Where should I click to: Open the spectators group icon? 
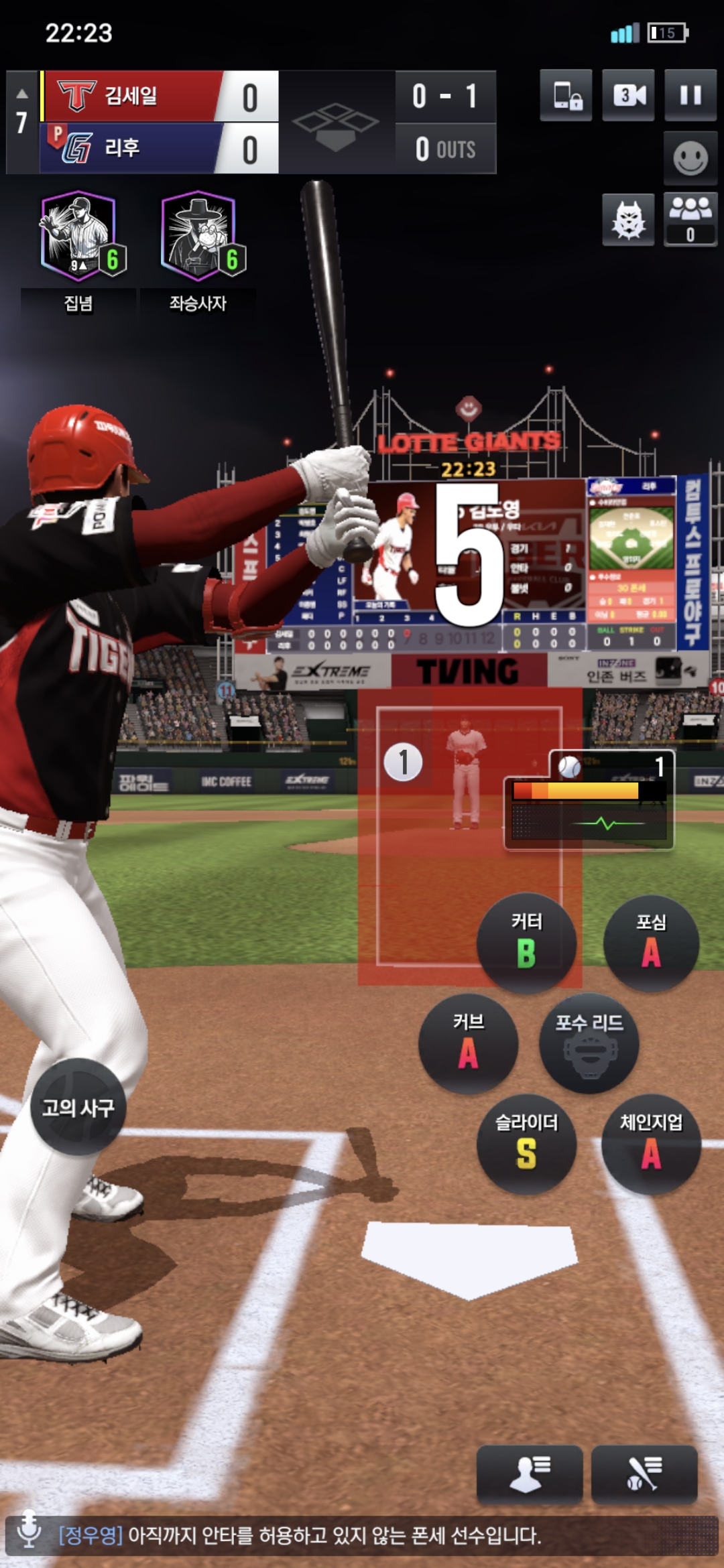coord(690,218)
